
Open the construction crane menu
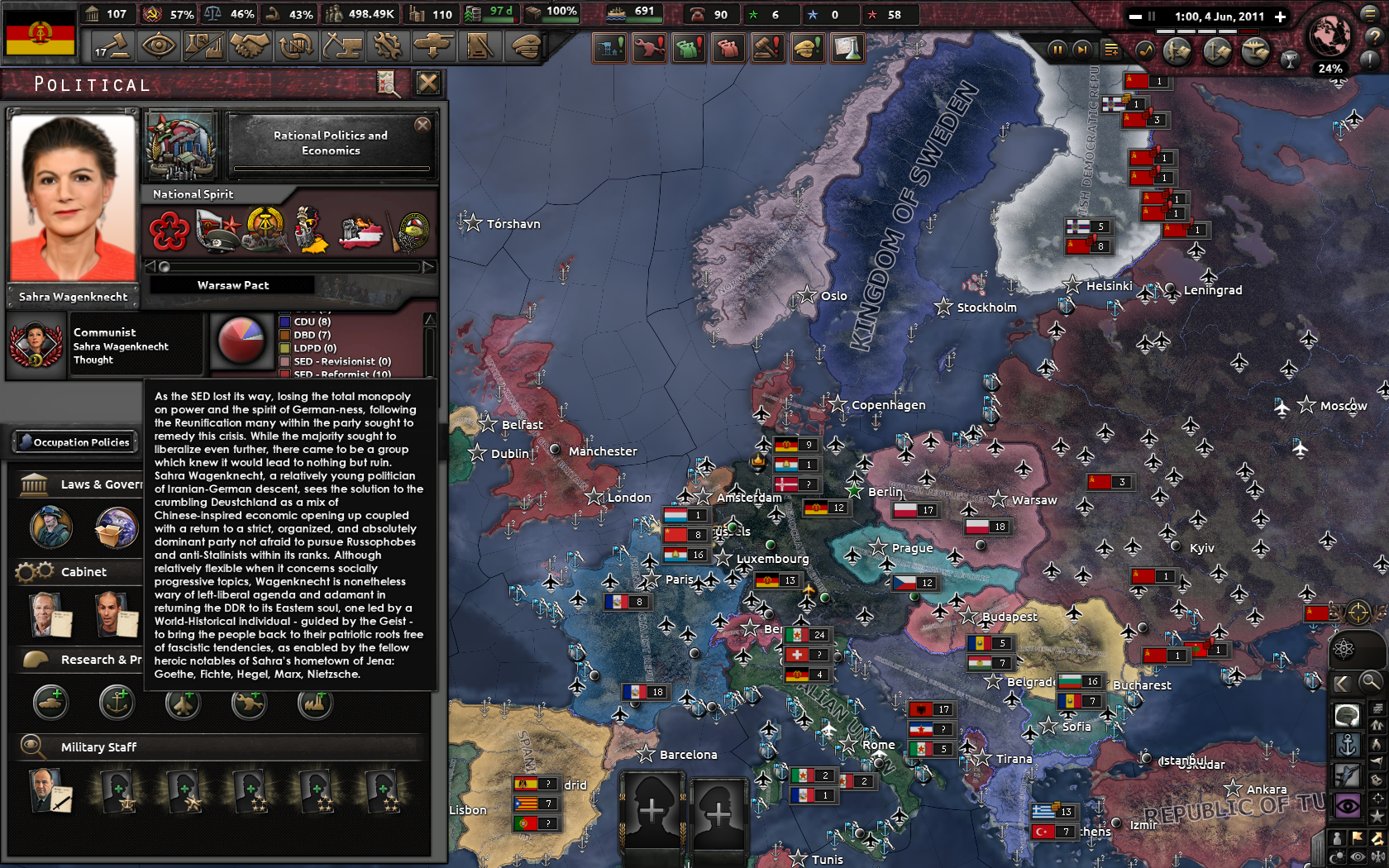pyautogui.click(x=342, y=45)
